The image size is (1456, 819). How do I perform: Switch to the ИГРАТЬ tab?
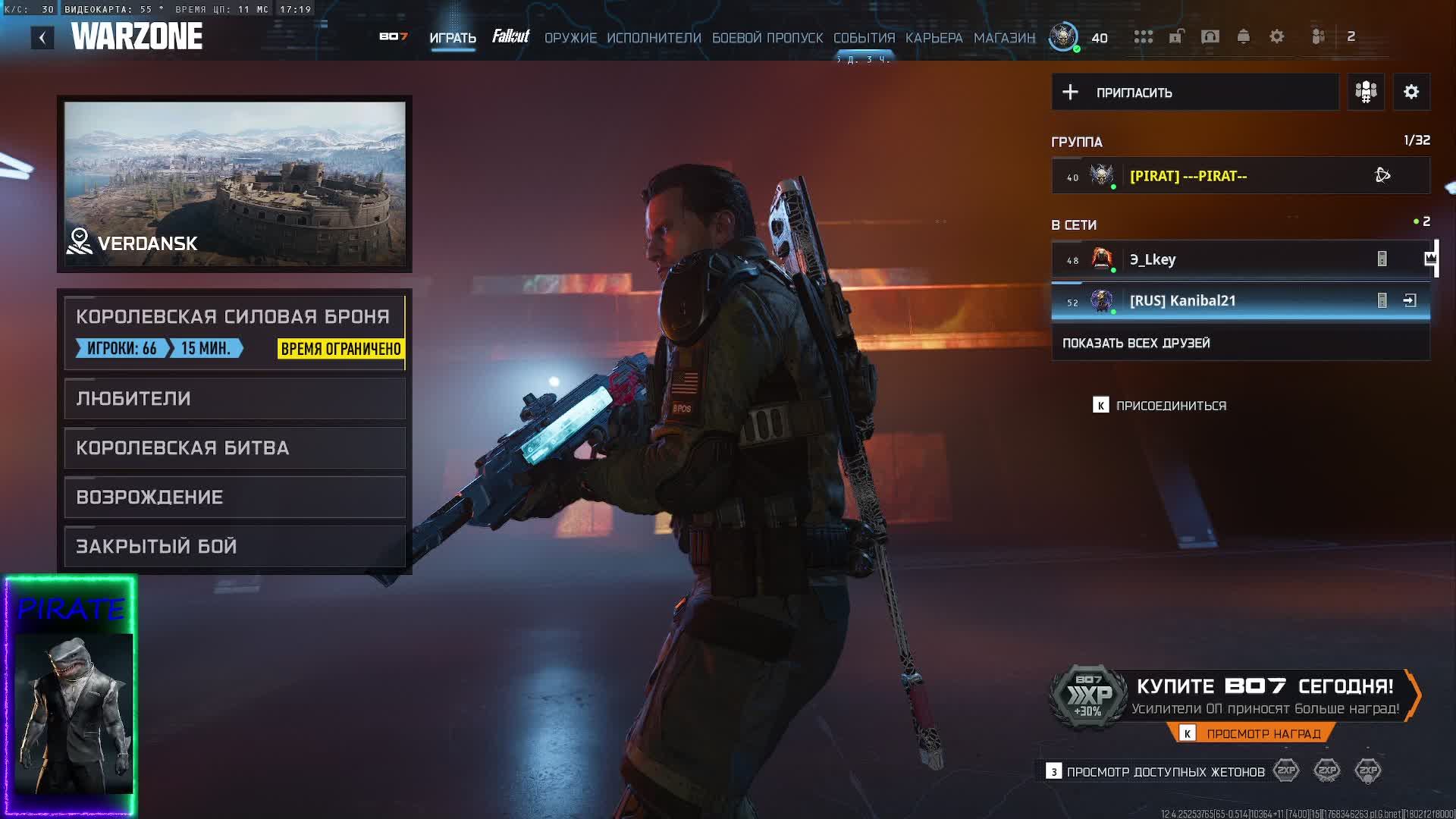453,38
